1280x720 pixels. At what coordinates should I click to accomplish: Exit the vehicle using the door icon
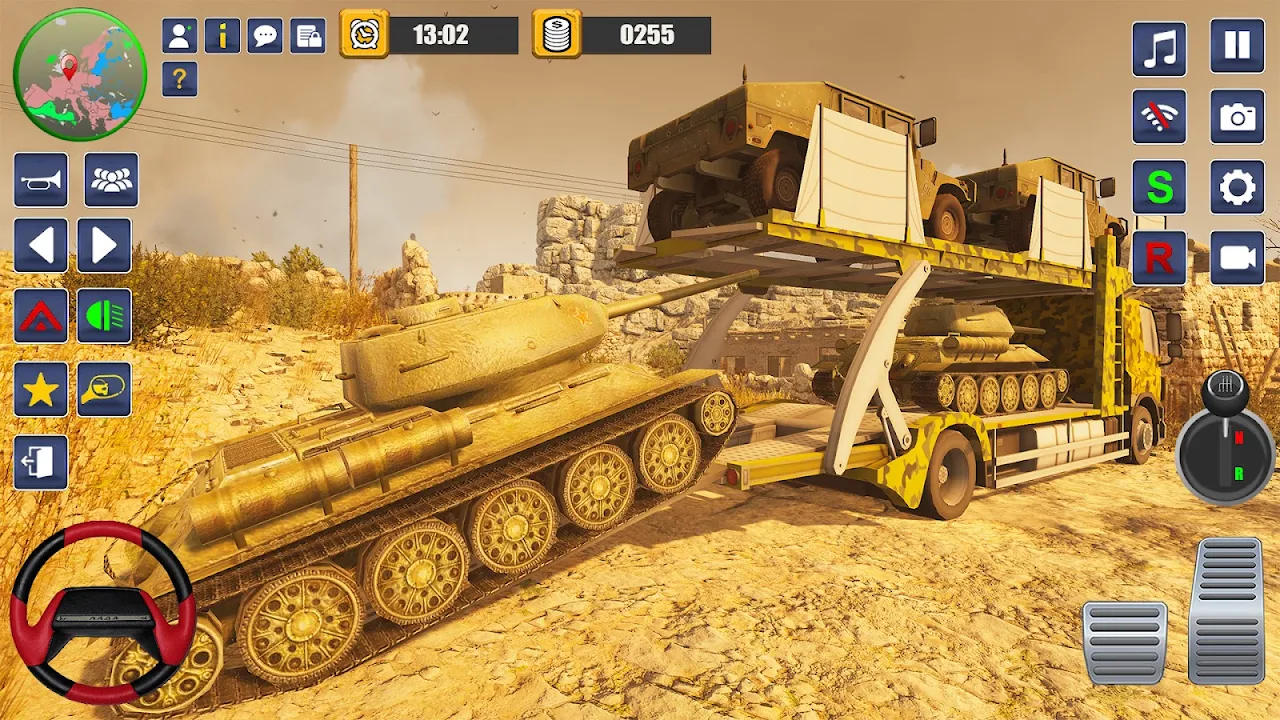point(41,463)
